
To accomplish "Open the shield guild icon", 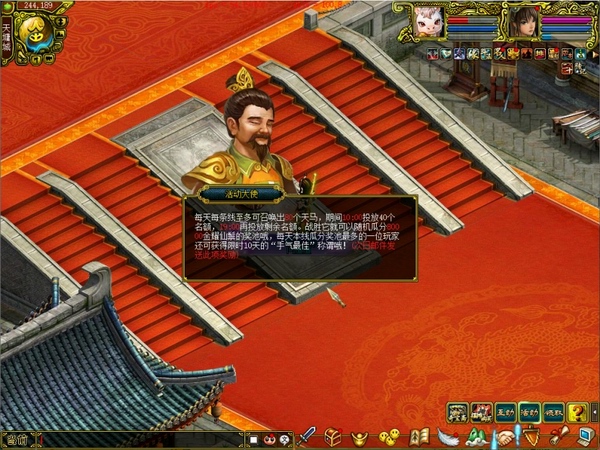I will pyautogui.click(x=531, y=437).
